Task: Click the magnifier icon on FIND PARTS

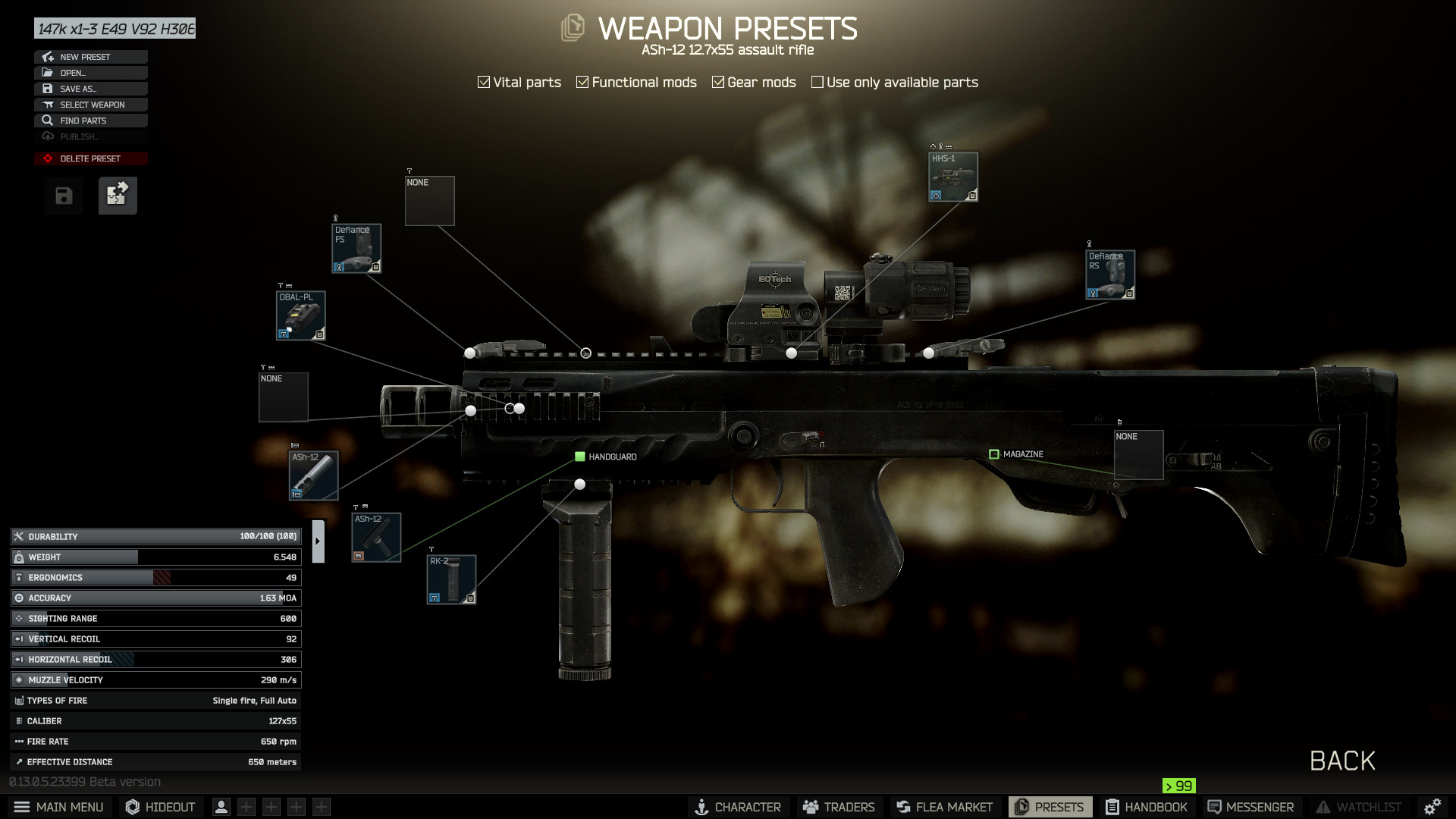Action: tap(47, 120)
